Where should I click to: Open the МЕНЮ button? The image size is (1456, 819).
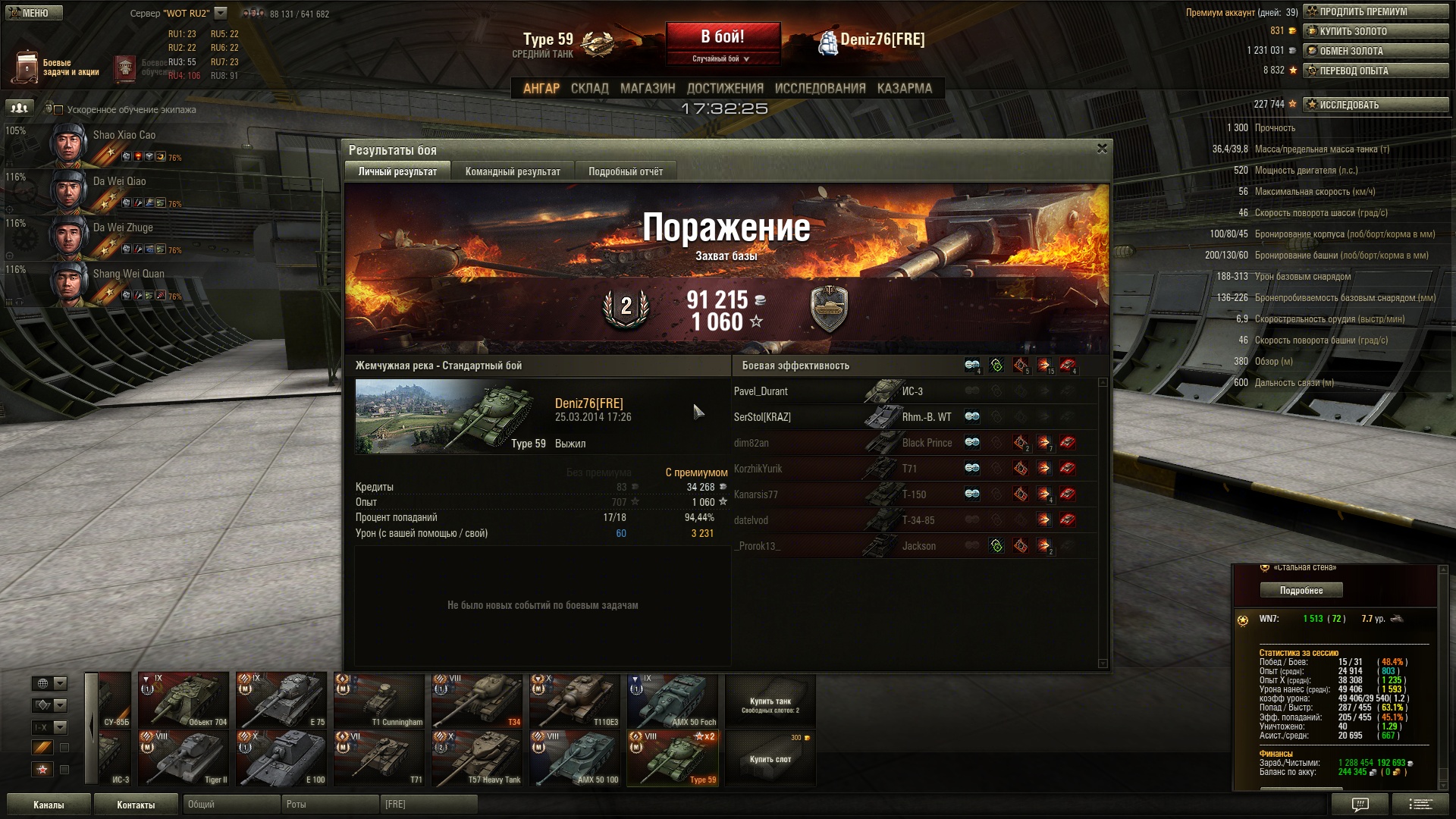34,13
